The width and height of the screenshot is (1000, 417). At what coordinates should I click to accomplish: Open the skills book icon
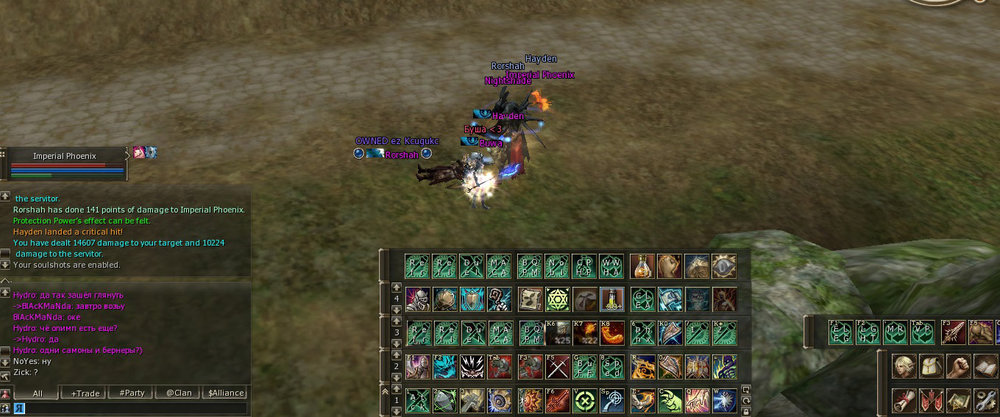click(x=983, y=366)
